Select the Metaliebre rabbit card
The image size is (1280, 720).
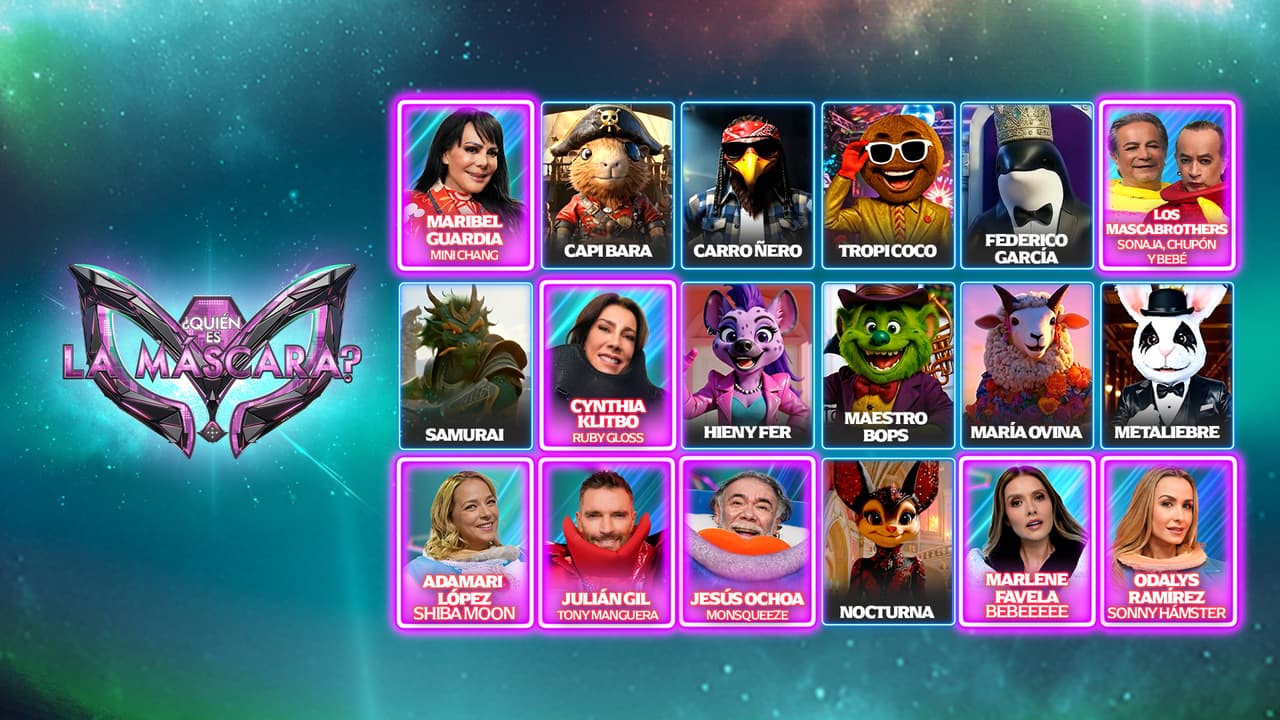[x=1167, y=365]
